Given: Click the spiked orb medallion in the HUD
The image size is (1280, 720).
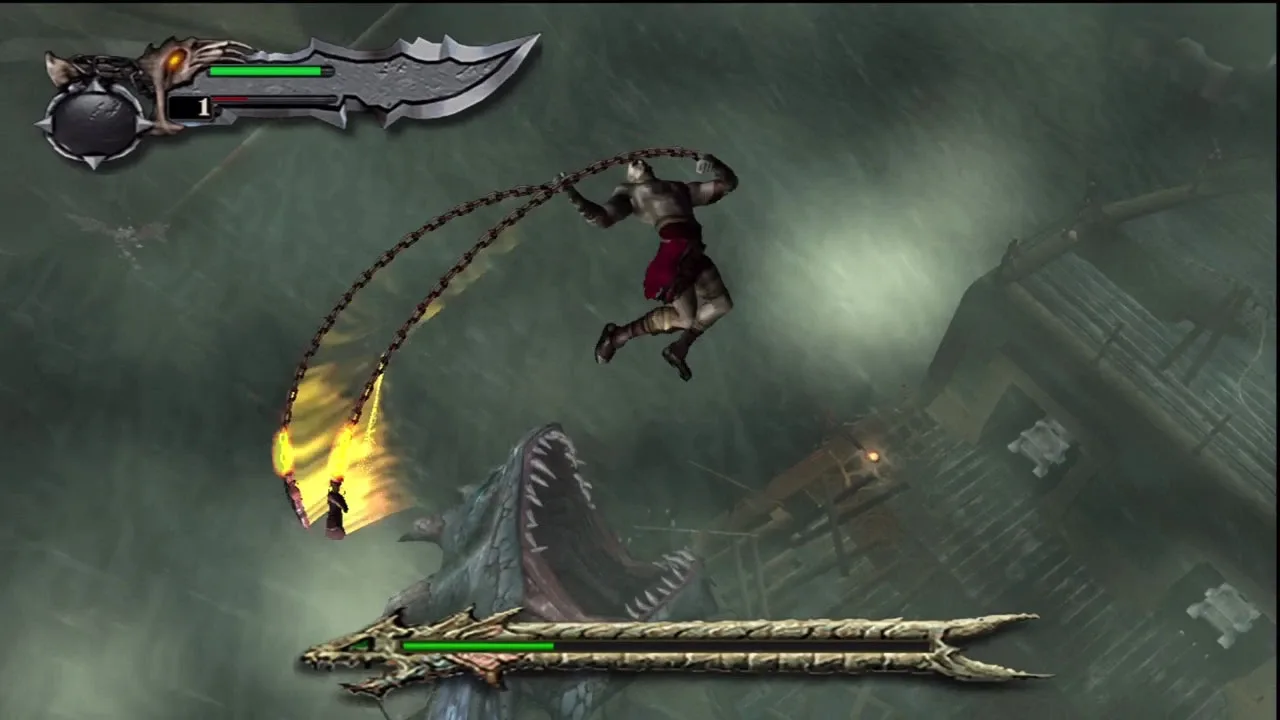Looking at the screenshot, I should click(x=95, y=120).
